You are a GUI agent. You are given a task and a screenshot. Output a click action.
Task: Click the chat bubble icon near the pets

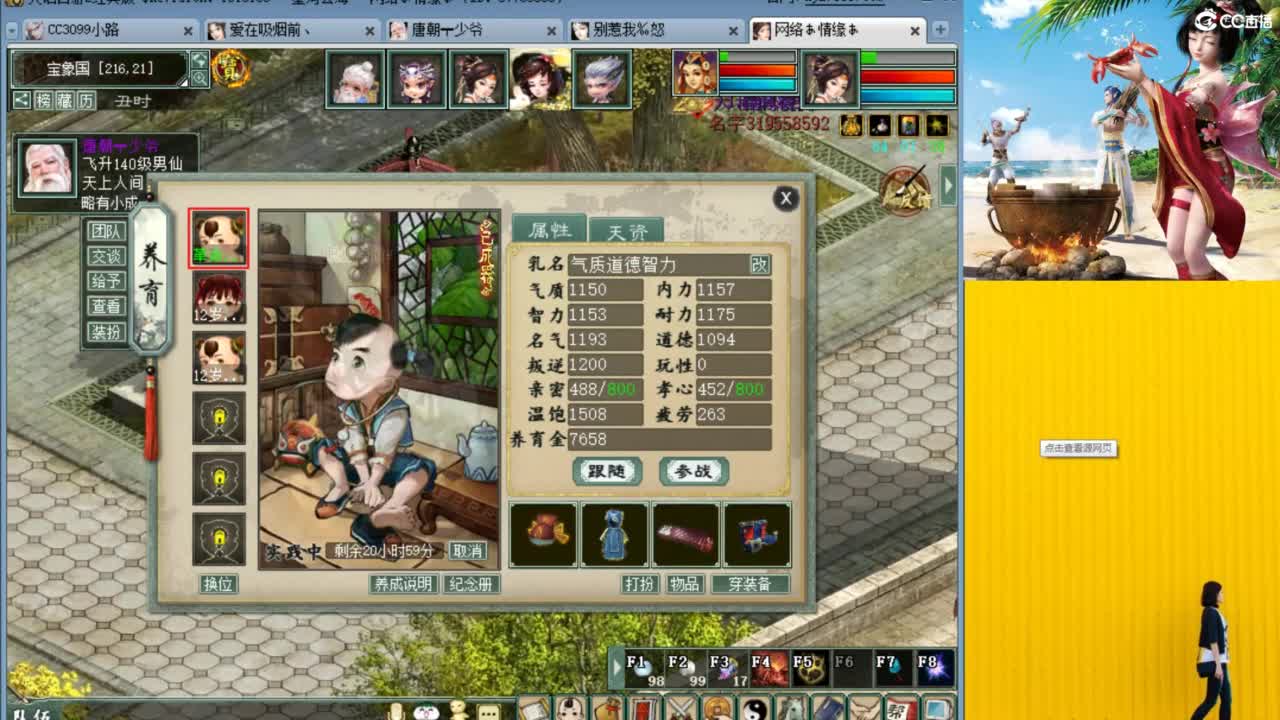(x=489, y=711)
